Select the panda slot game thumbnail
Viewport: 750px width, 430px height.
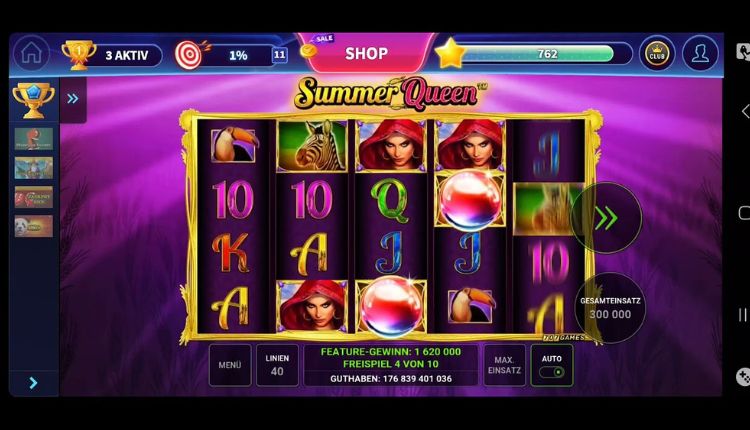point(33,225)
